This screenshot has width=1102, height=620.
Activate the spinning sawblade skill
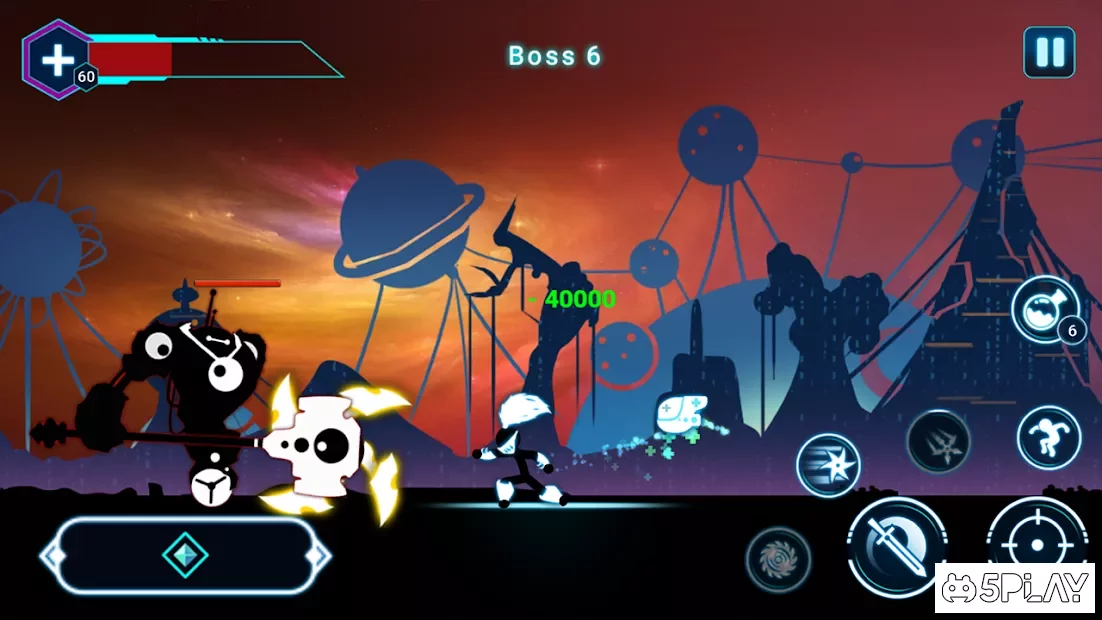[x=778, y=557]
